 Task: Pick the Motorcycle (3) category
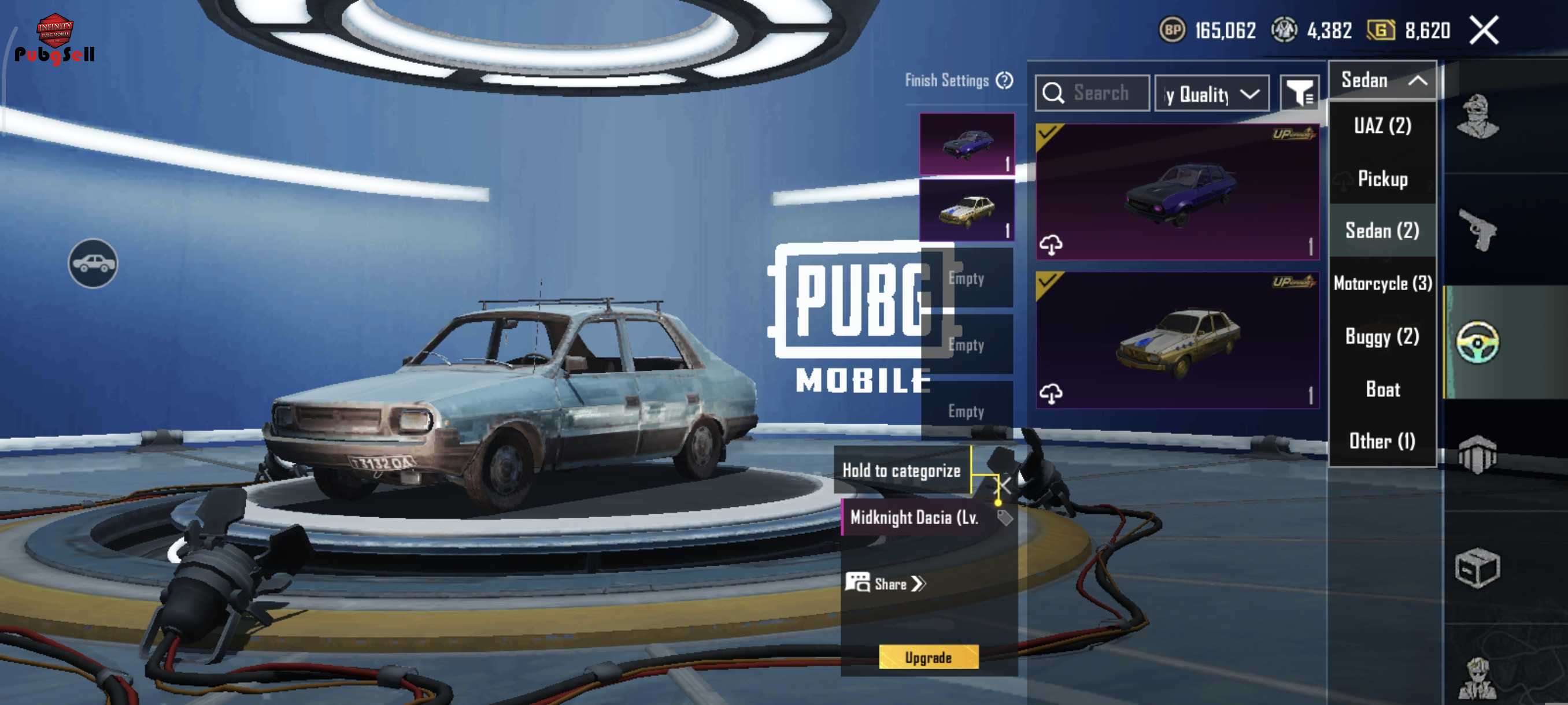click(x=1382, y=284)
